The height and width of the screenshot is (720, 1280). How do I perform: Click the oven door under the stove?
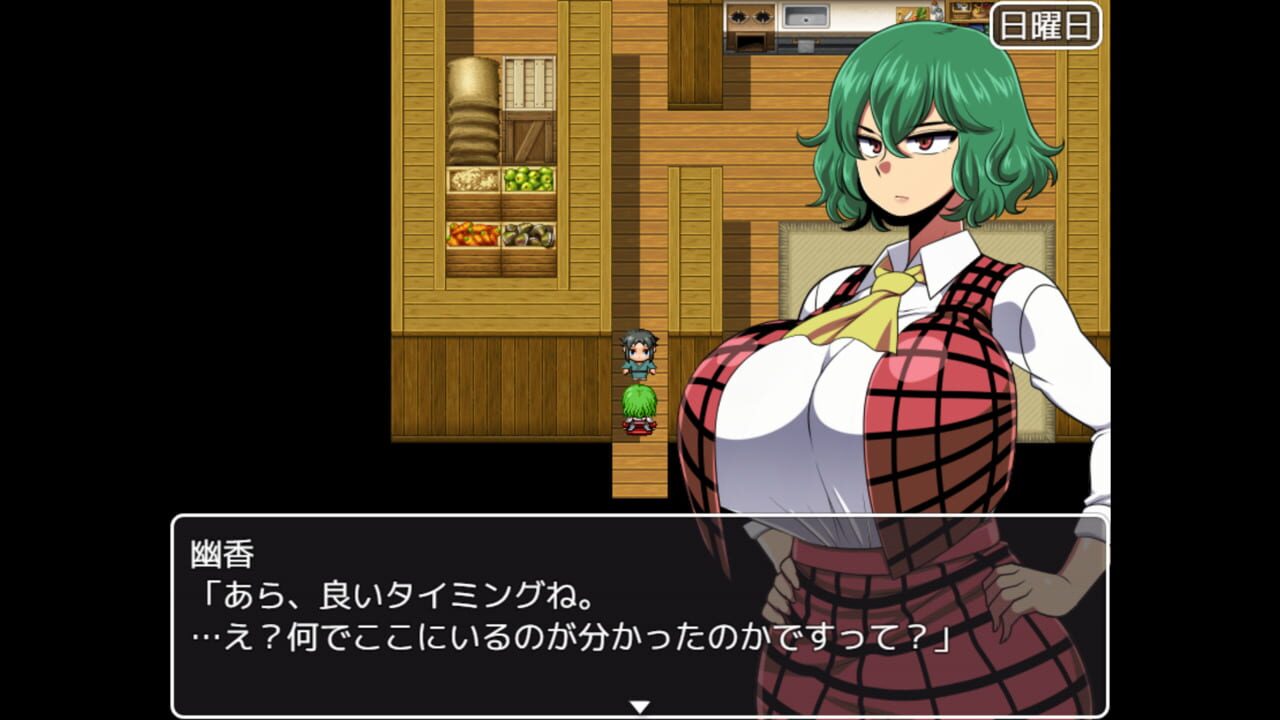click(x=750, y=42)
